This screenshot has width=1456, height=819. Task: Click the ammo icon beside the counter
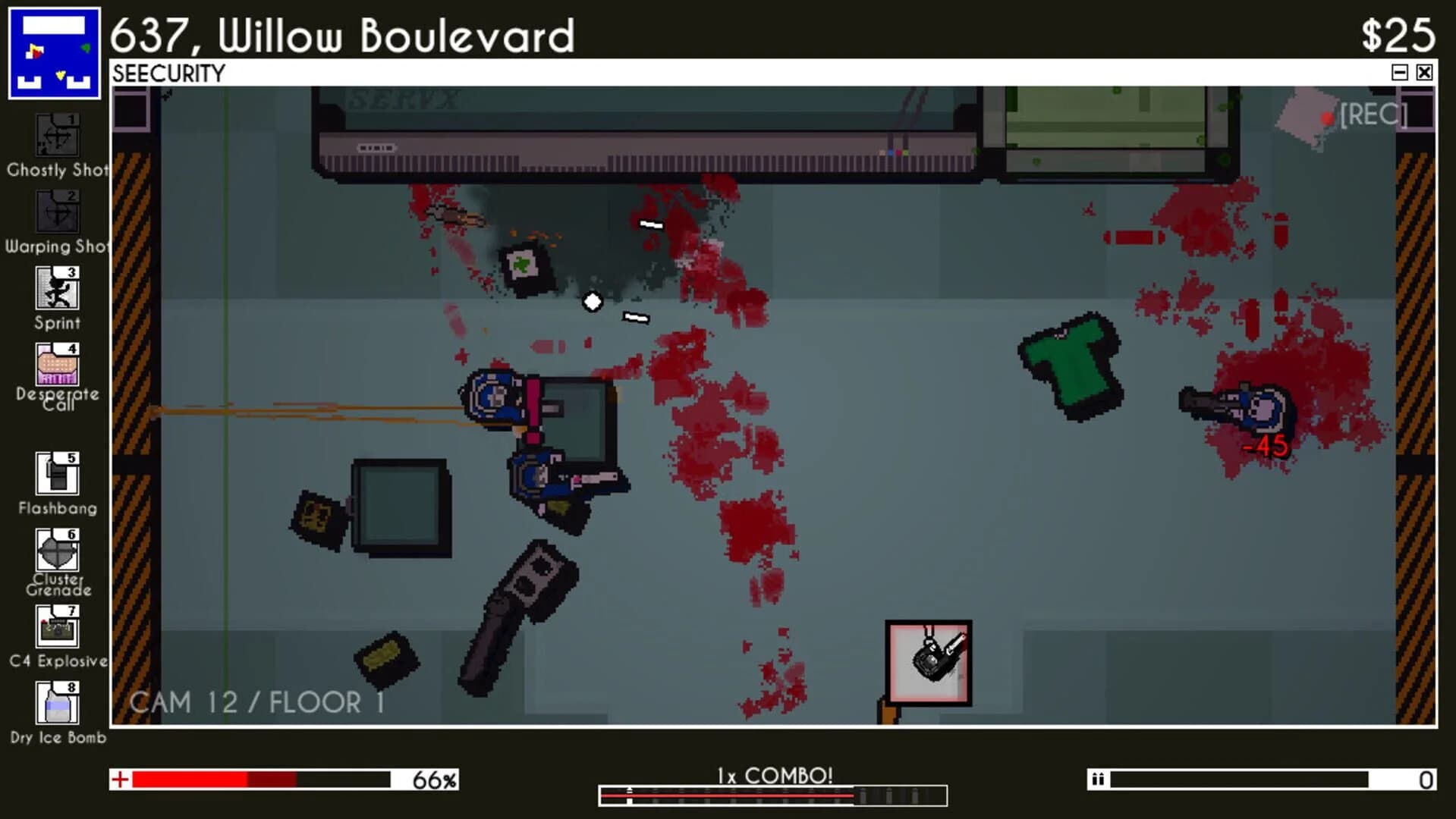click(x=1099, y=778)
